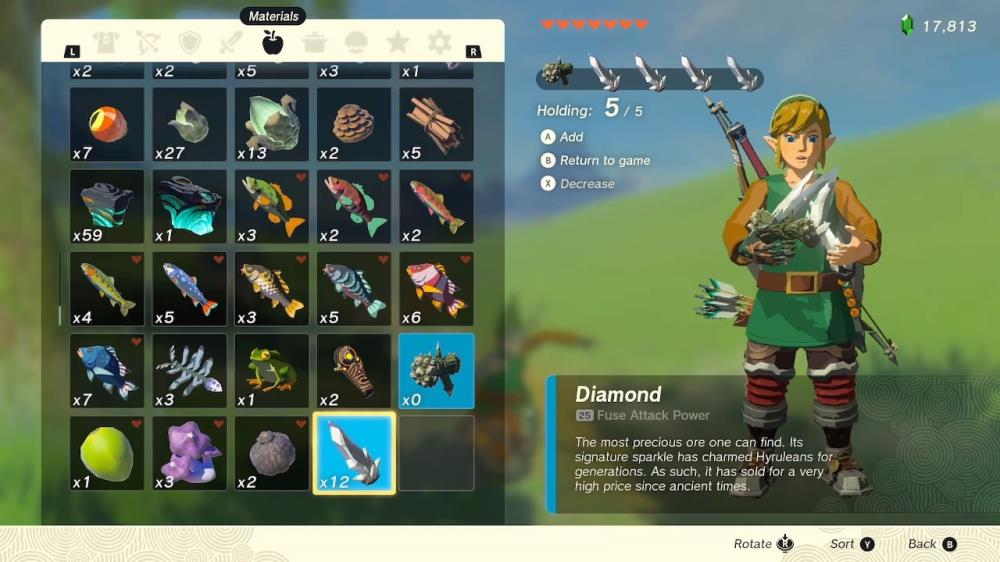Select the Diamond slot with x12
The image size is (1000, 562).
pyautogui.click(x=354, y=453)
